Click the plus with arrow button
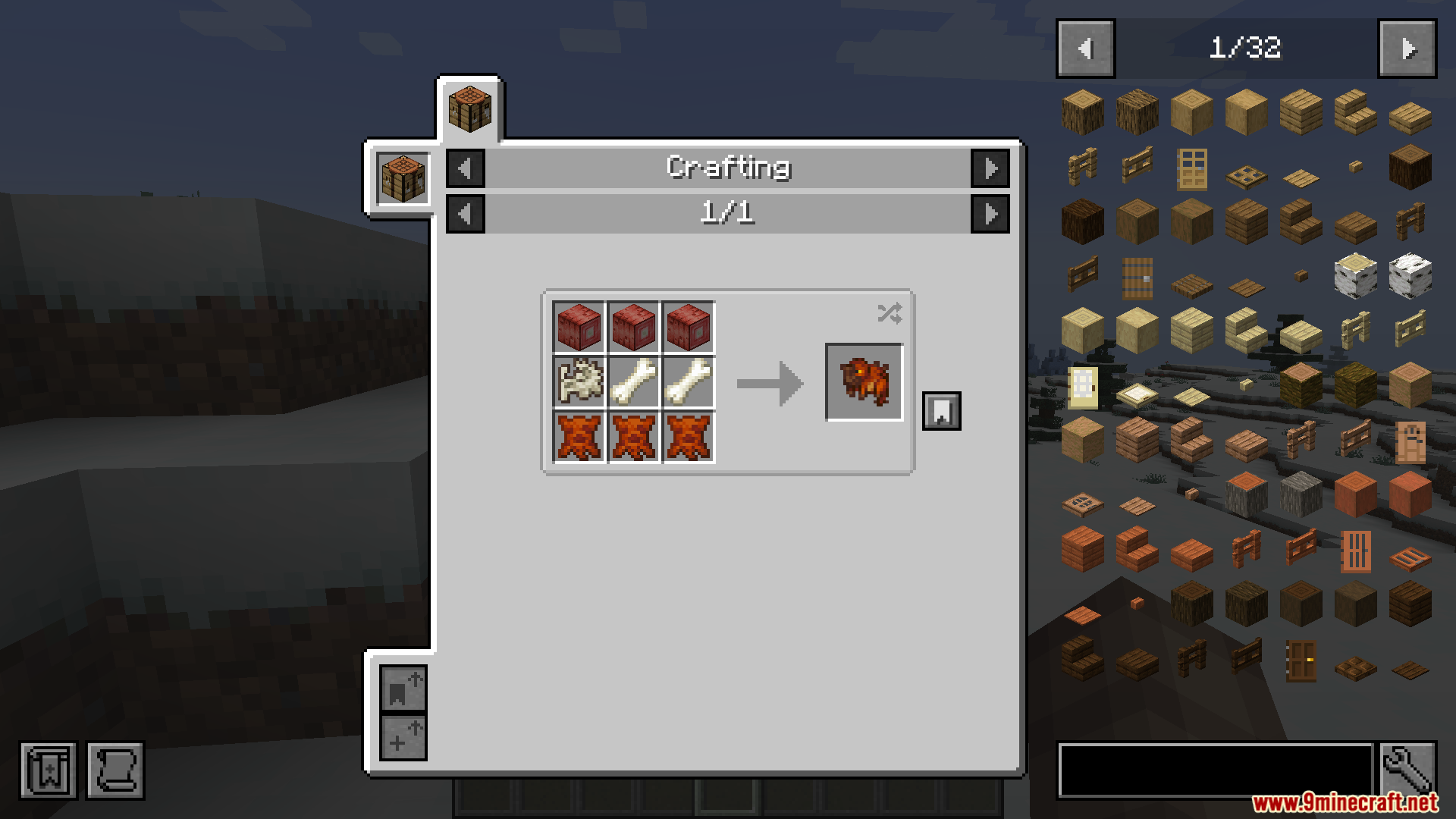 click(x=403, y=737)
